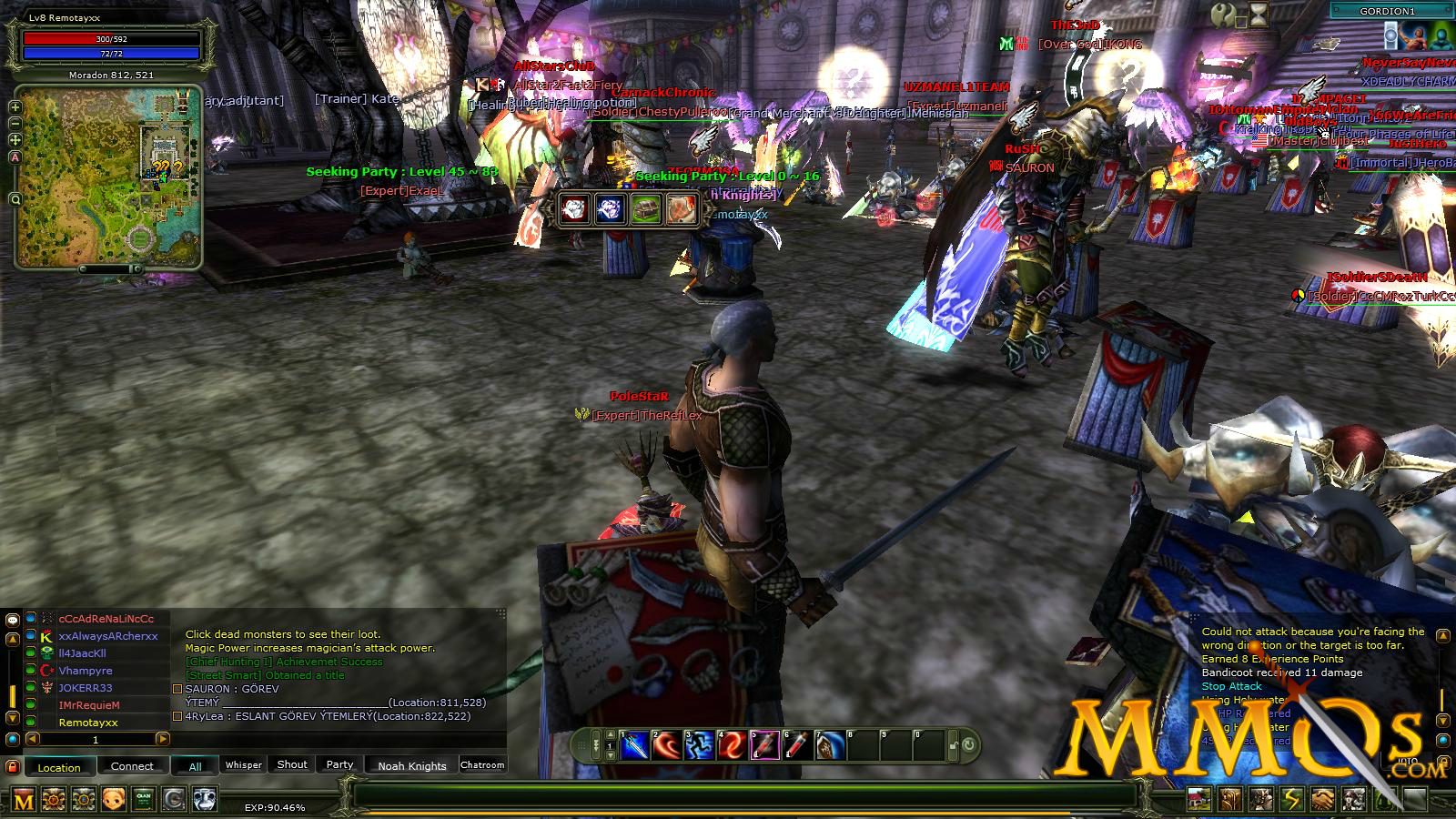Go to next page of player list
Screen dimensions: 1456x819
pos(162,740)
